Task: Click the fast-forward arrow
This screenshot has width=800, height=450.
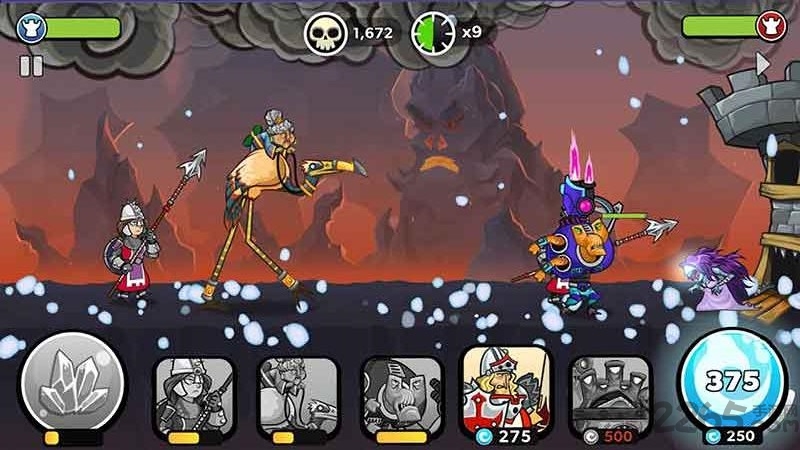Action: 763,65
